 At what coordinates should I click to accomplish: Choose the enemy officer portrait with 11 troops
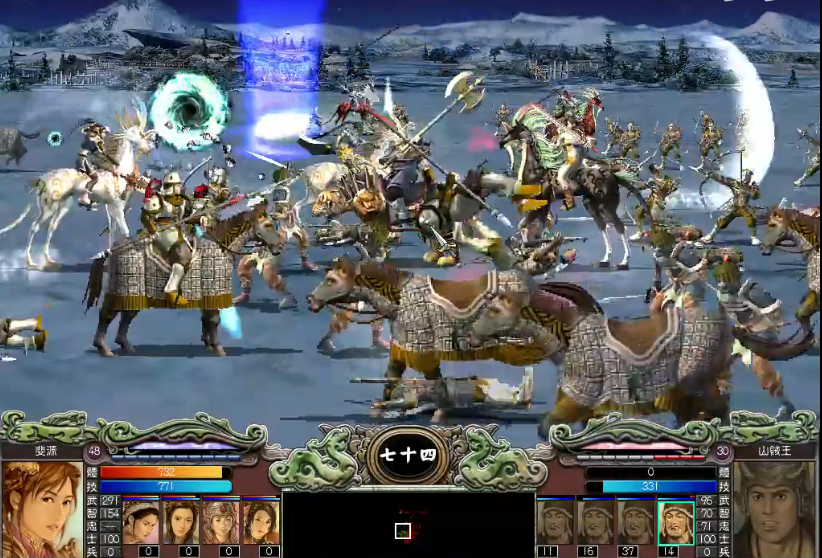coord(555,522)
